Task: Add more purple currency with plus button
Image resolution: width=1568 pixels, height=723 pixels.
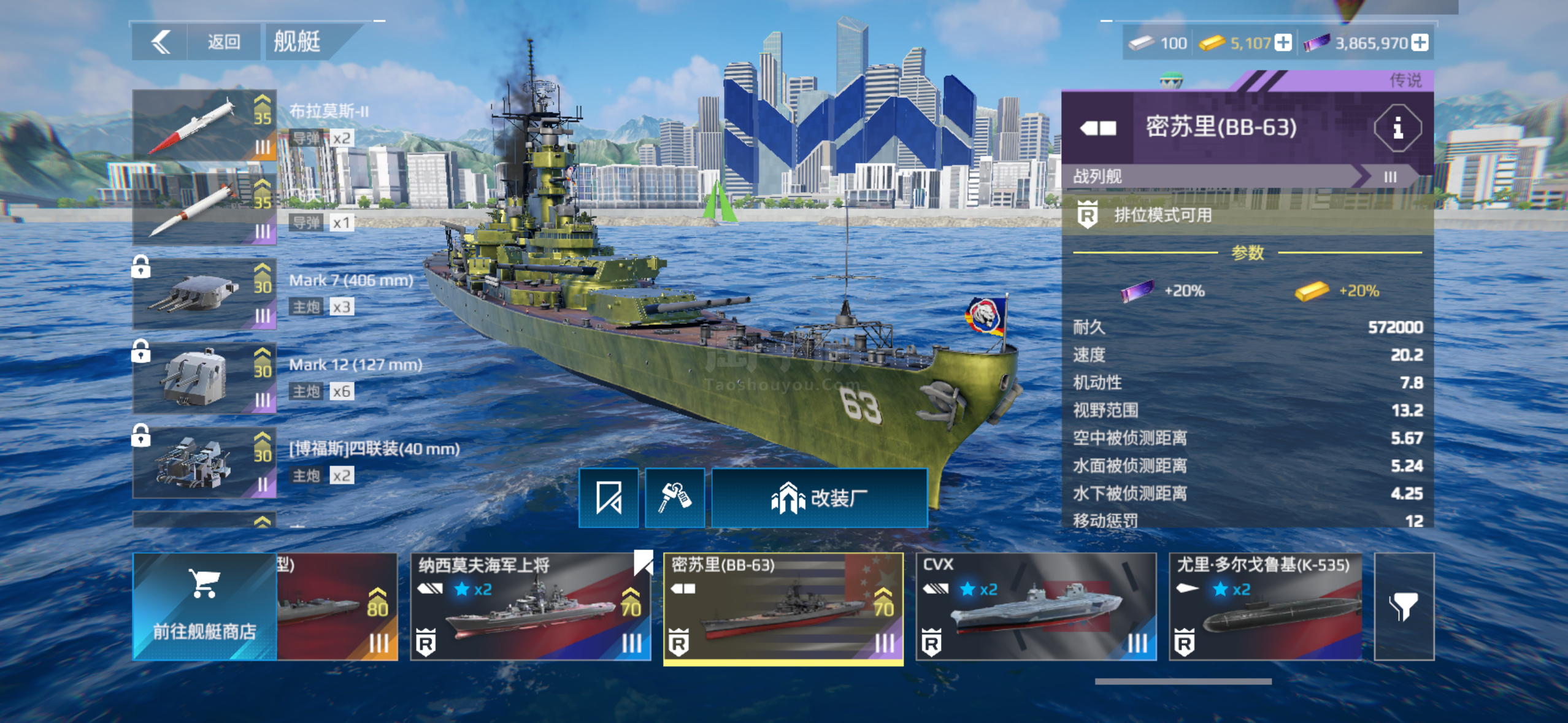Action: [1419, 43]
